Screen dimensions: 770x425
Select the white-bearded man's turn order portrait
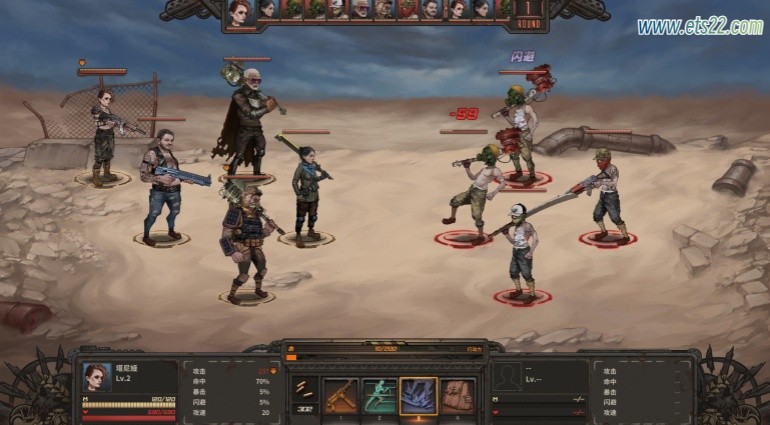pos(360,10)
